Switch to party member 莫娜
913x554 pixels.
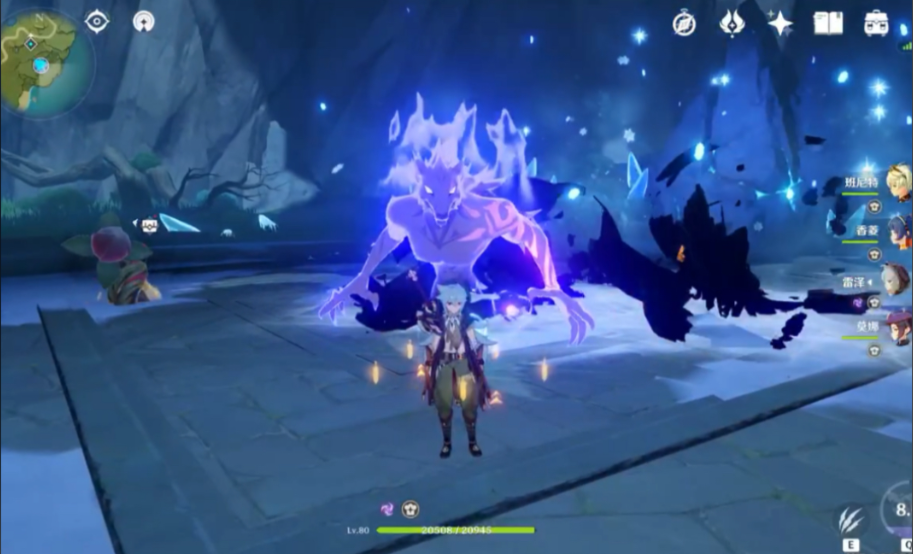[x=896, y=328]
